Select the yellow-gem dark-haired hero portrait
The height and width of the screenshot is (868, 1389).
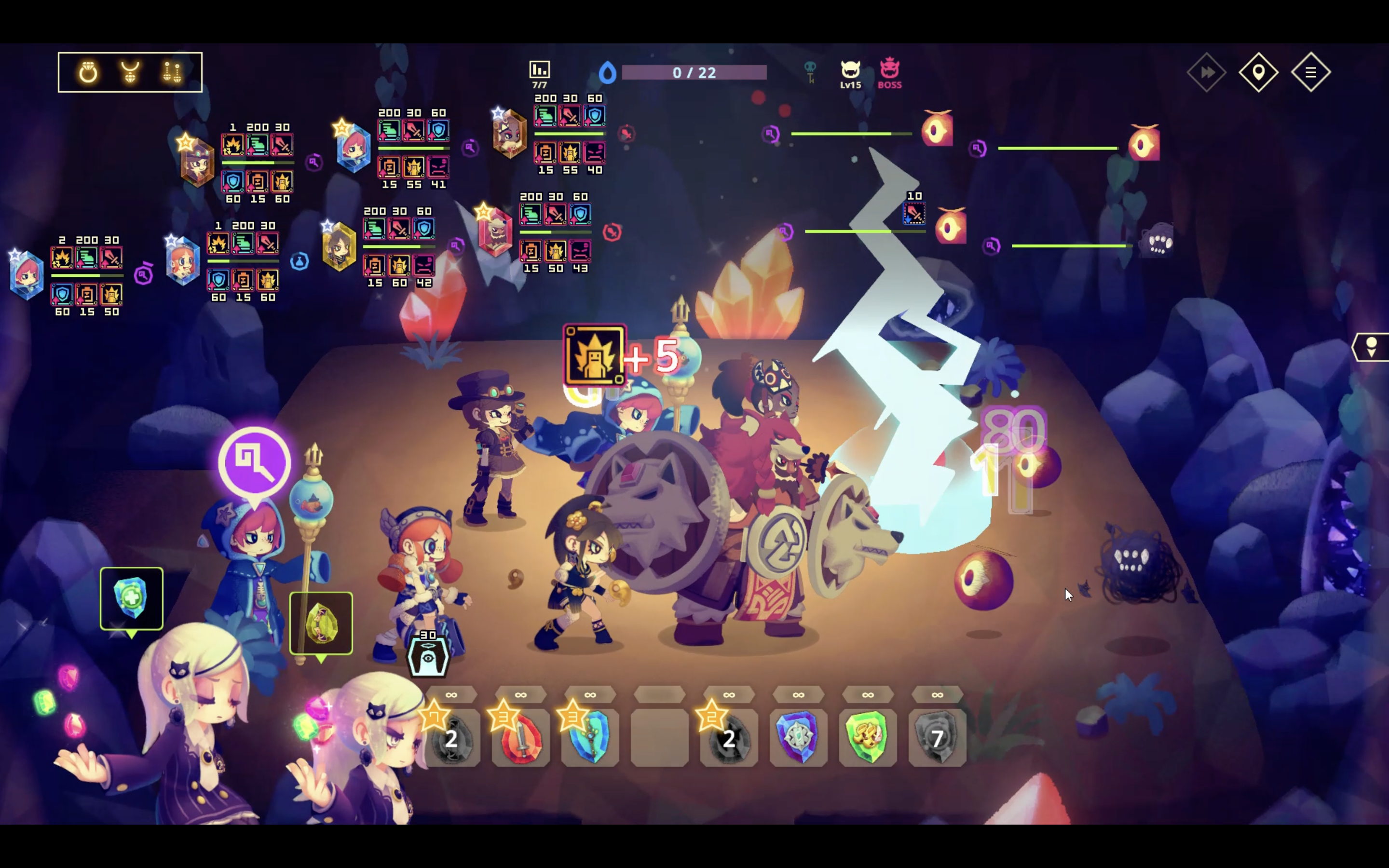[339, 247]
